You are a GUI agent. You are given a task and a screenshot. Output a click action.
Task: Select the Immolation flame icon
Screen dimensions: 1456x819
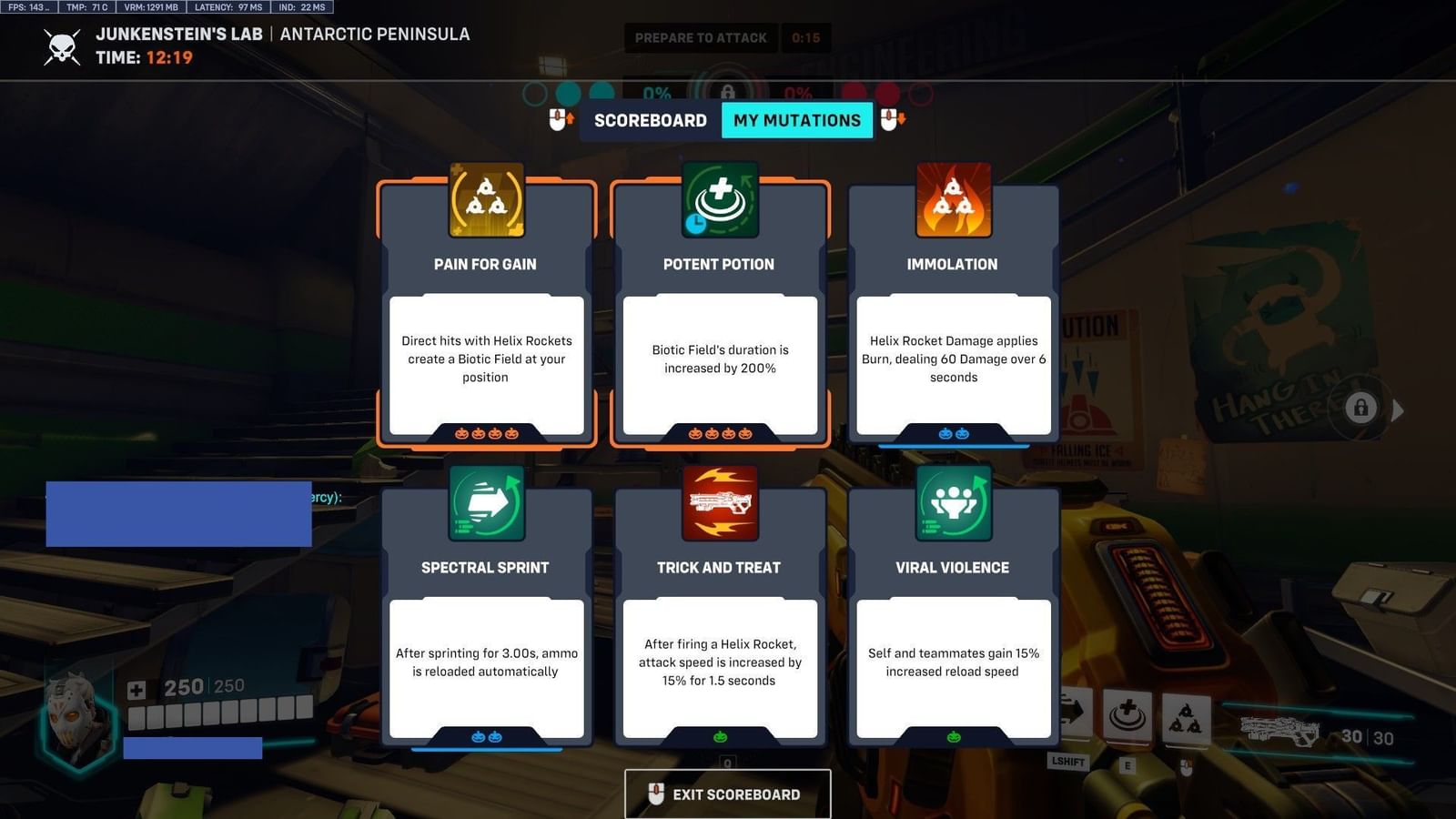pyautogui.click(x=952, y=199)
